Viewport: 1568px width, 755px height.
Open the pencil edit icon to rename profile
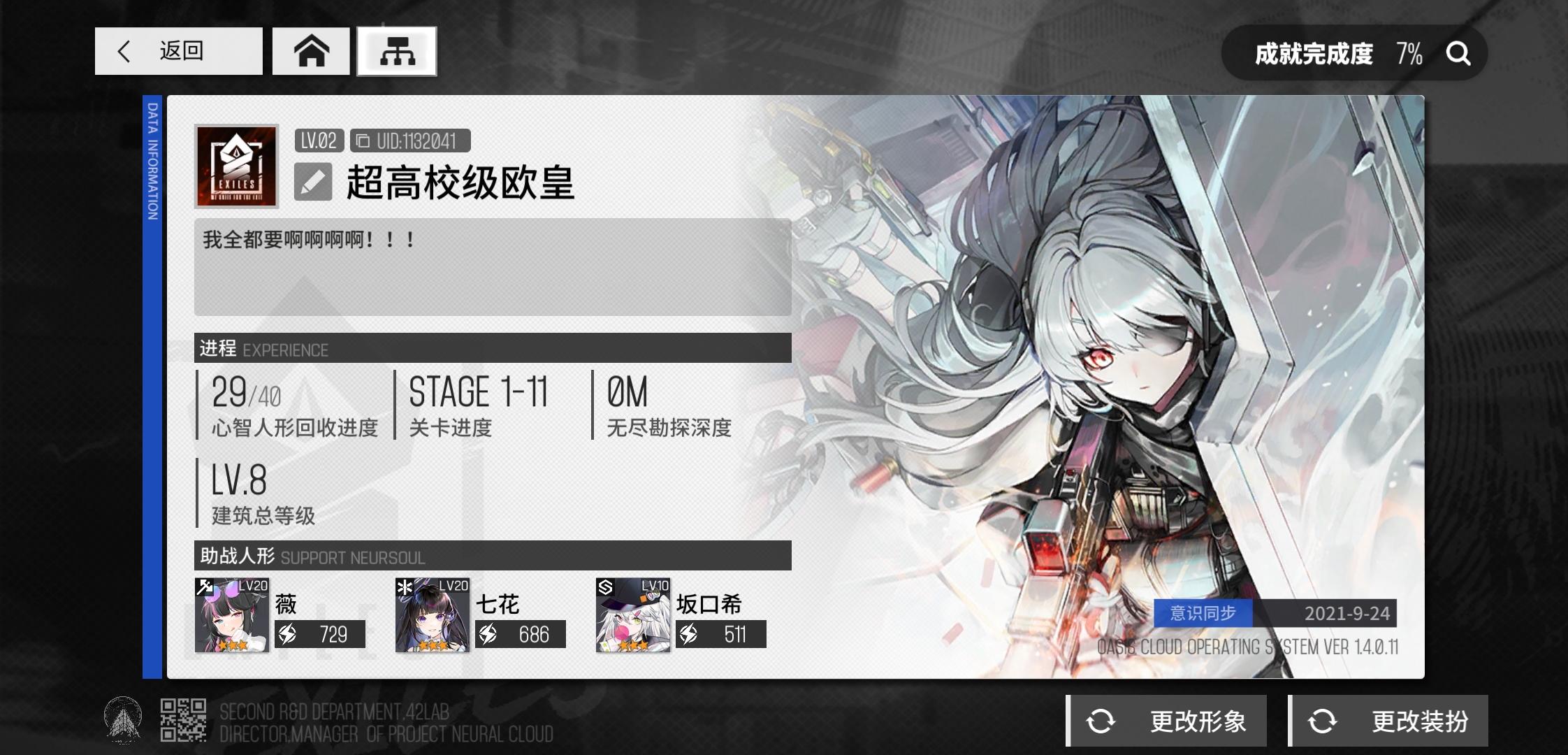313,182
